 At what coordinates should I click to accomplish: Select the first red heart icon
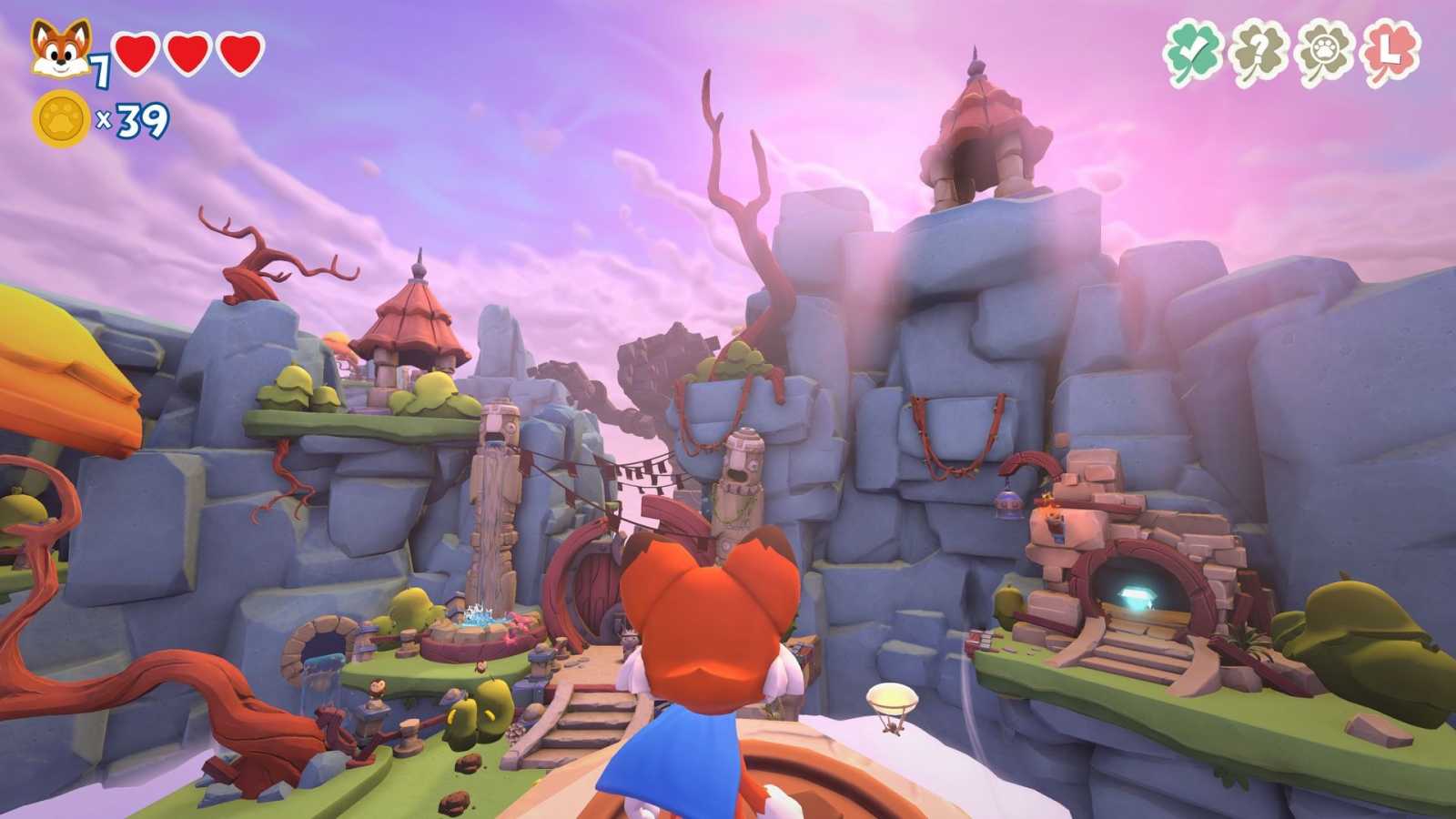(x=135, y=55)
